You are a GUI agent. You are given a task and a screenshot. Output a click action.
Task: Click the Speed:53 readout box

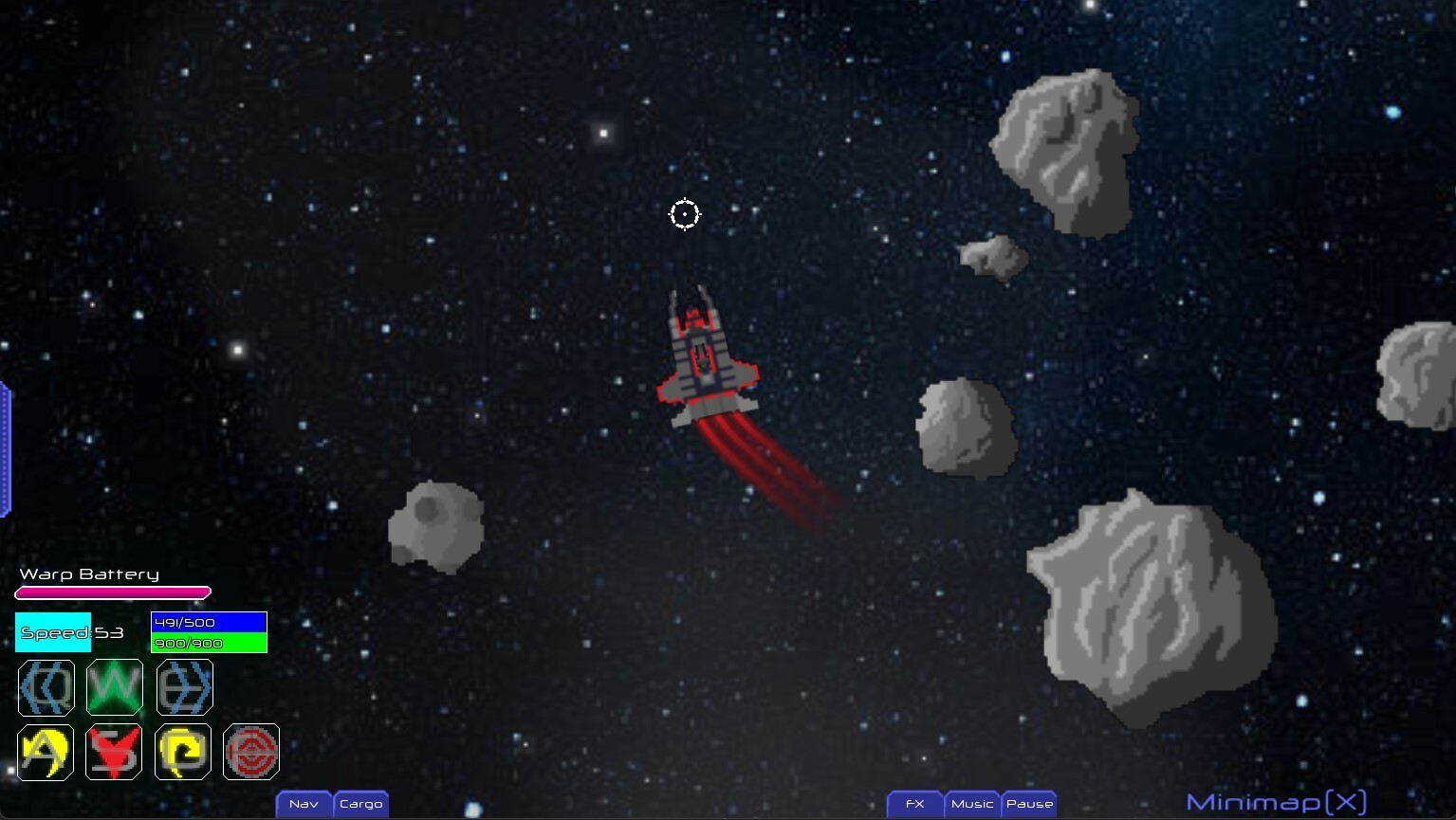52,631
